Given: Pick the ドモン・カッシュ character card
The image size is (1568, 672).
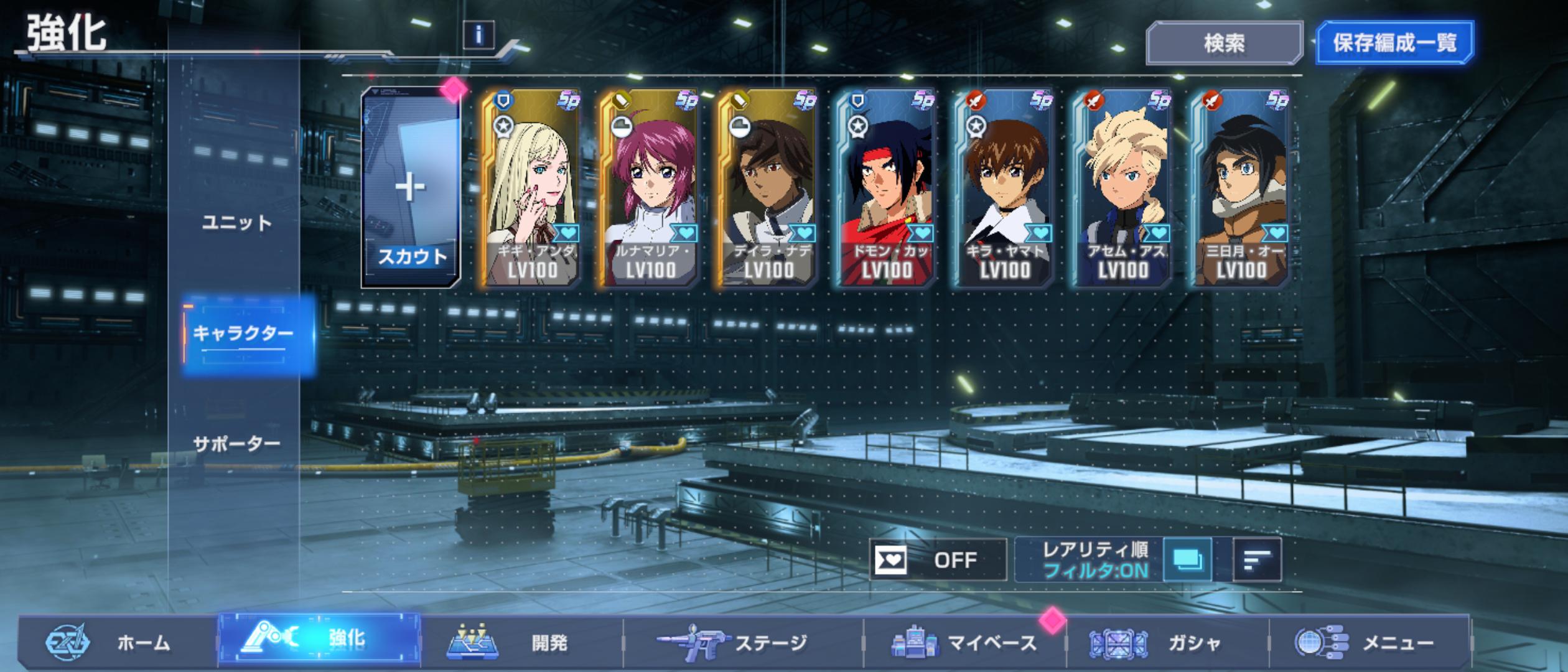Looking at the screenshot, I should pos(885,188).
